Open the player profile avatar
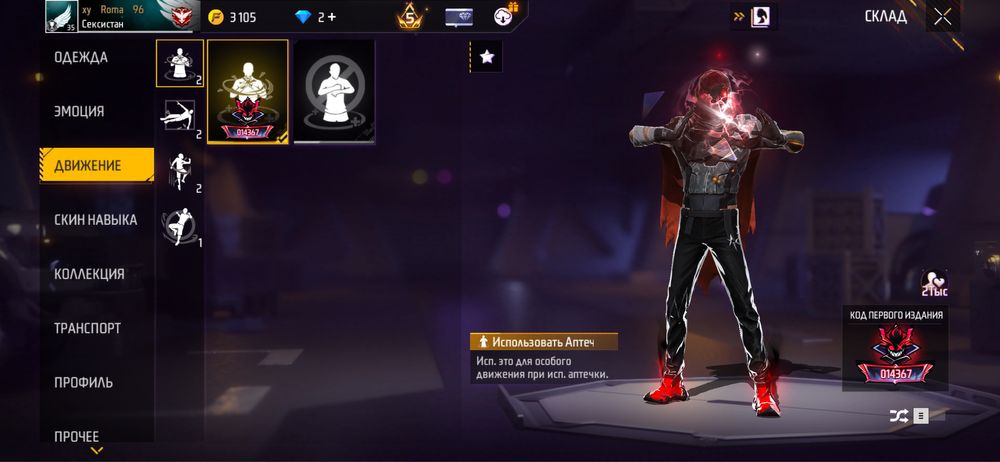The image size is (1000, 462). pyautogui.click(x=61, y=16)
